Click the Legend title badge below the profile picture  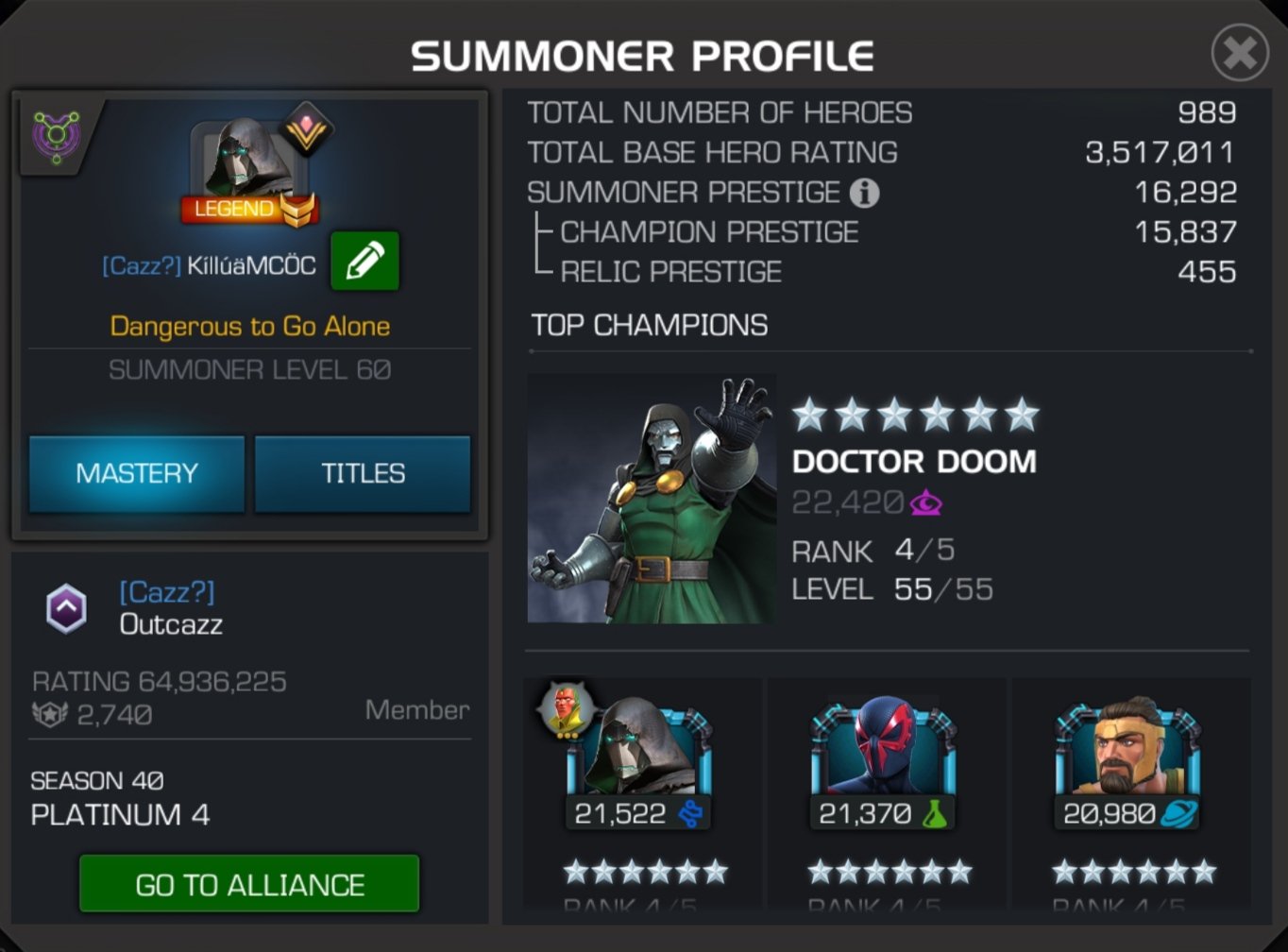[x=247, y=210]
